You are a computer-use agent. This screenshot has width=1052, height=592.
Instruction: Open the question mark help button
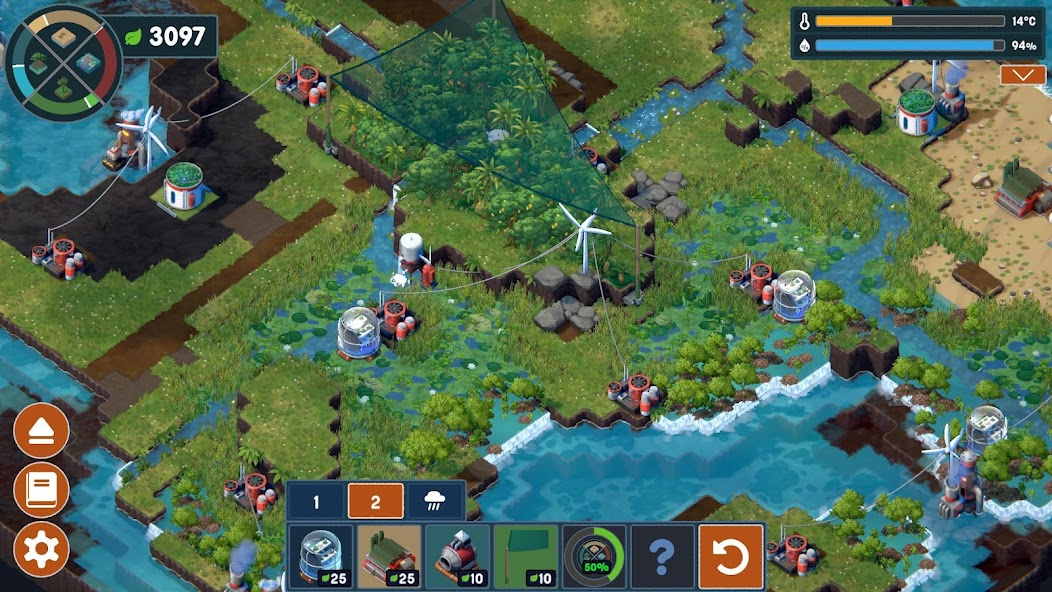click(x=662, y=557)
